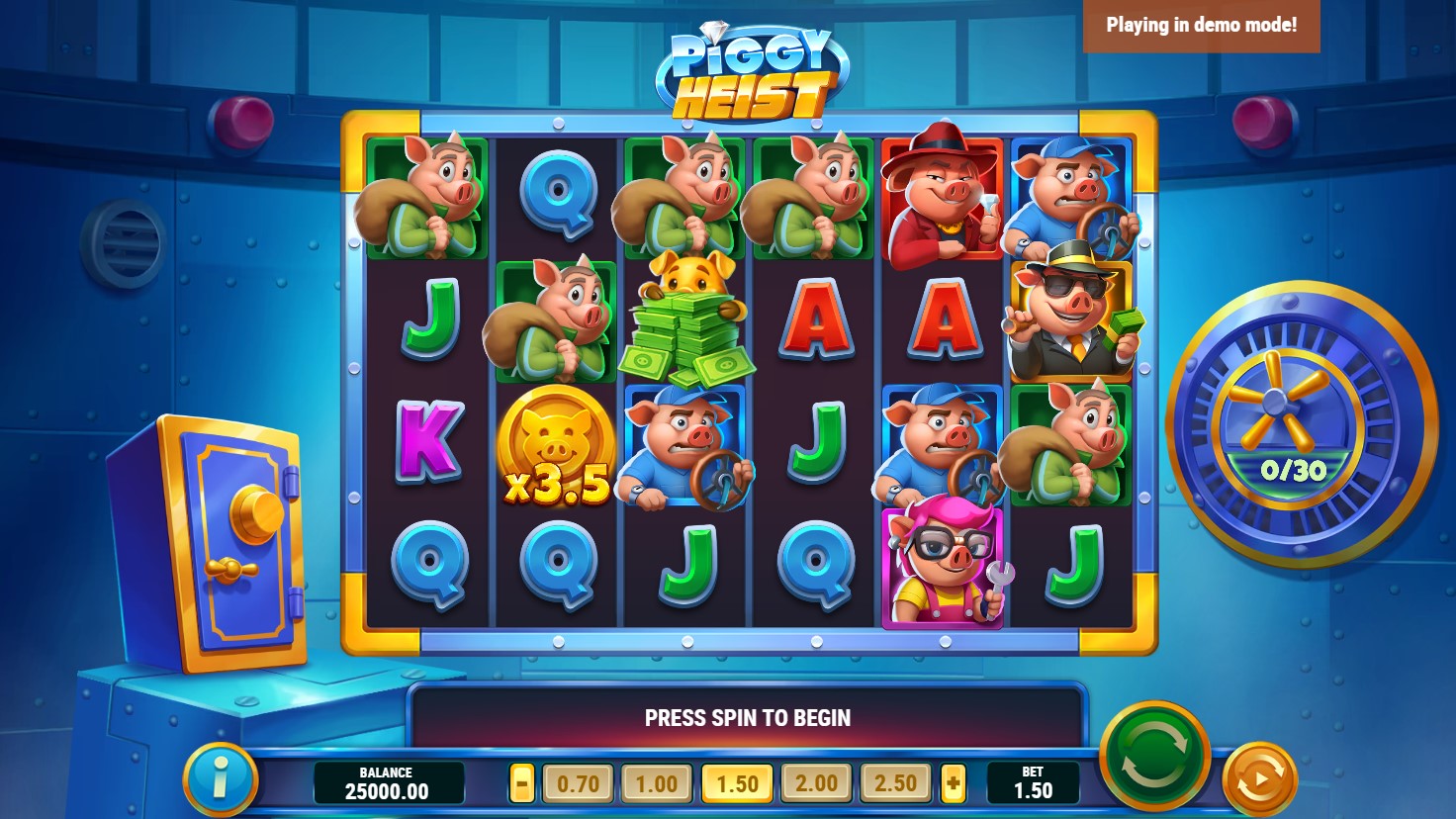The height and width of the screenshot is (819, 1456).
Task: Pick the 2.50 bet amount
Action: 895,784
